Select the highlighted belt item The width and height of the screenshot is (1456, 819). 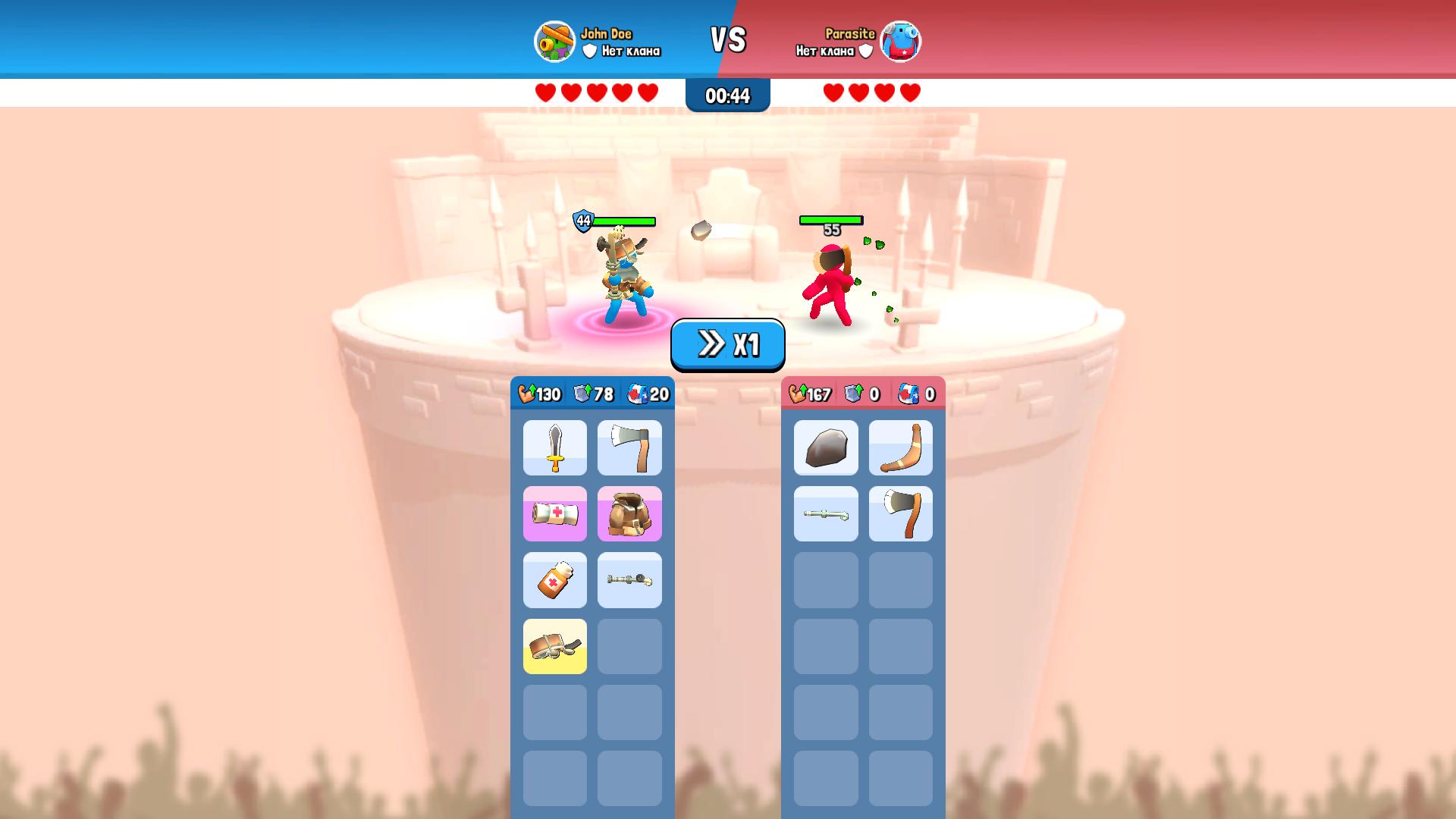pos(554,646)
